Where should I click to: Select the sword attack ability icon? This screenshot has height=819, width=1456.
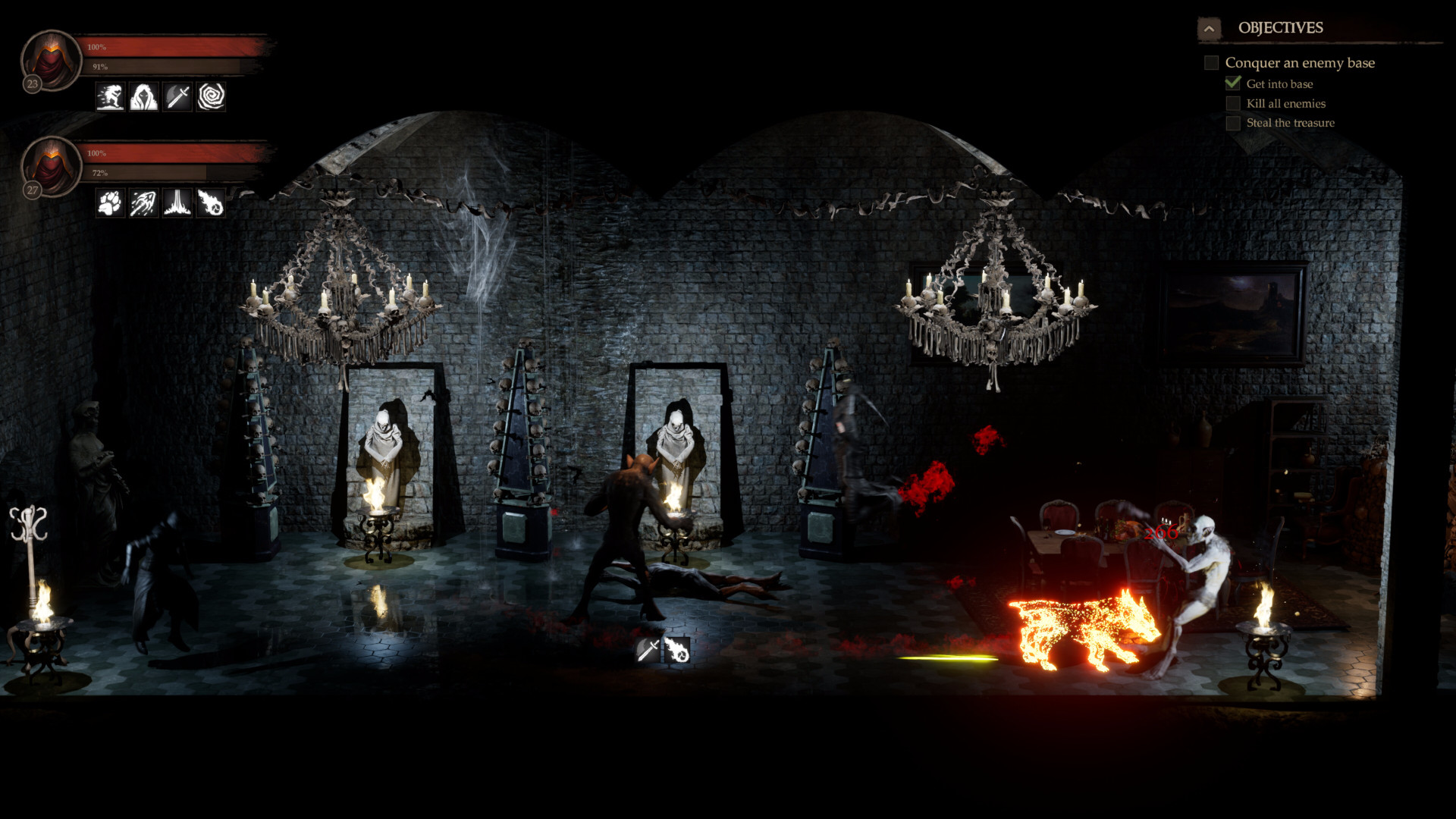click(176, 97)
